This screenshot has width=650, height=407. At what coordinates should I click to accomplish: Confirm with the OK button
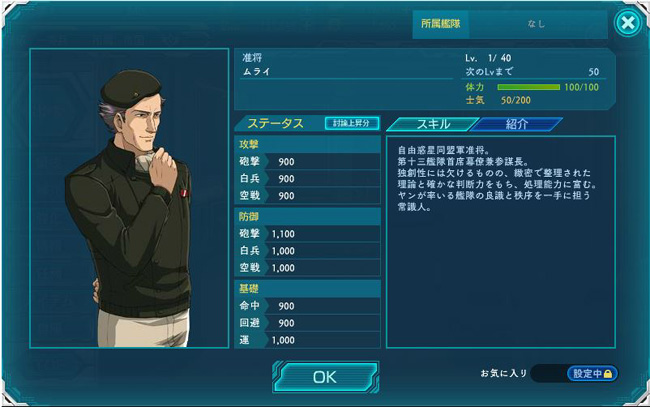[x=325, y=377]
